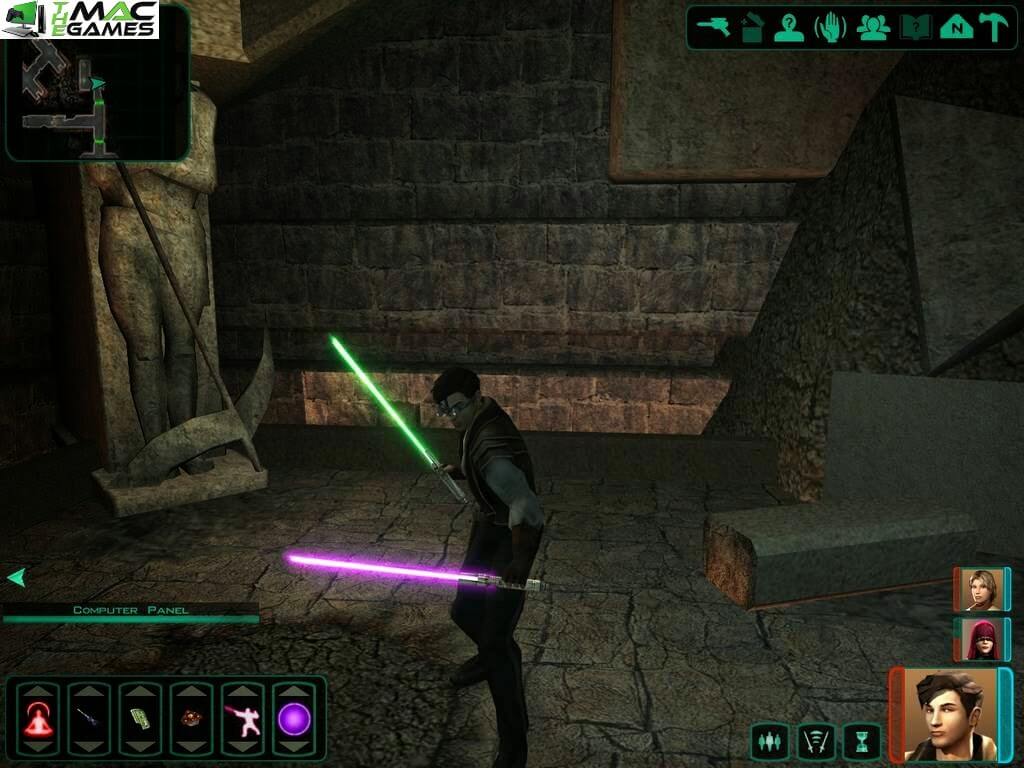
Task: Open the Options hammer icon
Action: [994, 27]
